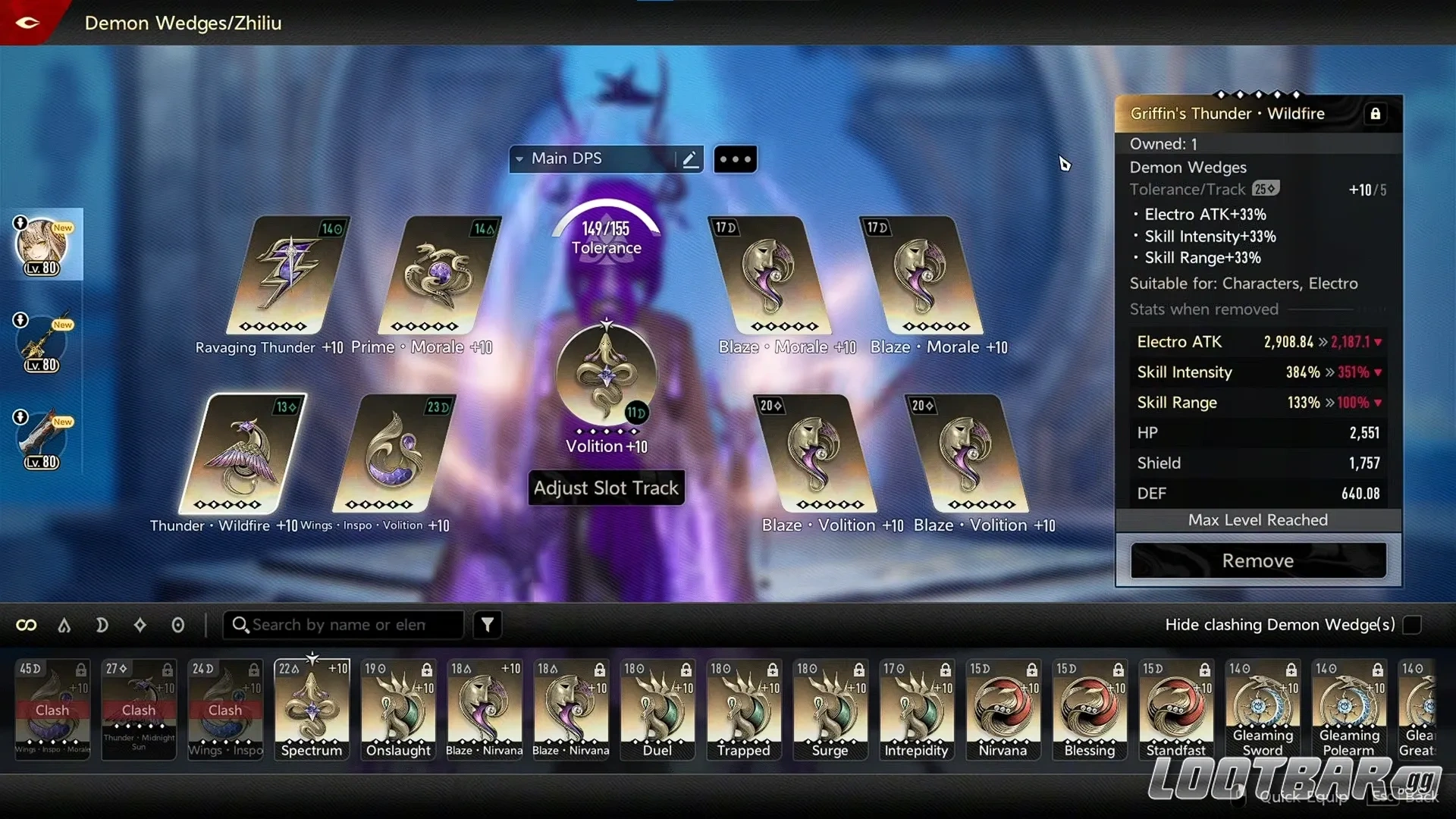The height and width of the screenshot is (819, 1456).
Task: Select the Blessing wedge card
Action: (x=1090, y=709)
